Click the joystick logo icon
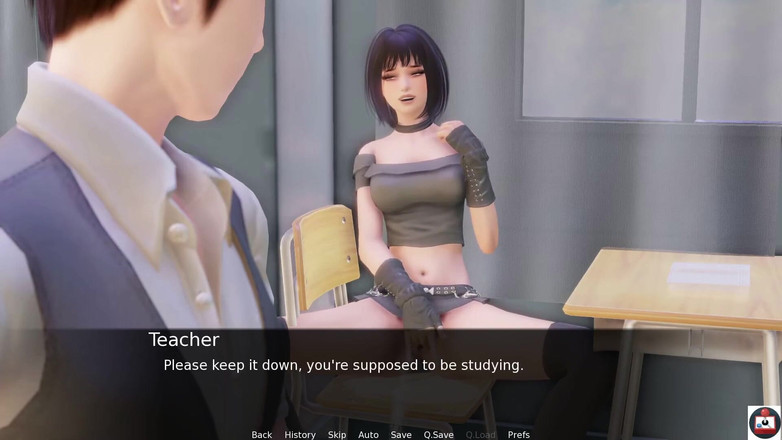This screenshot has width=782, height=440. point(764,422)
